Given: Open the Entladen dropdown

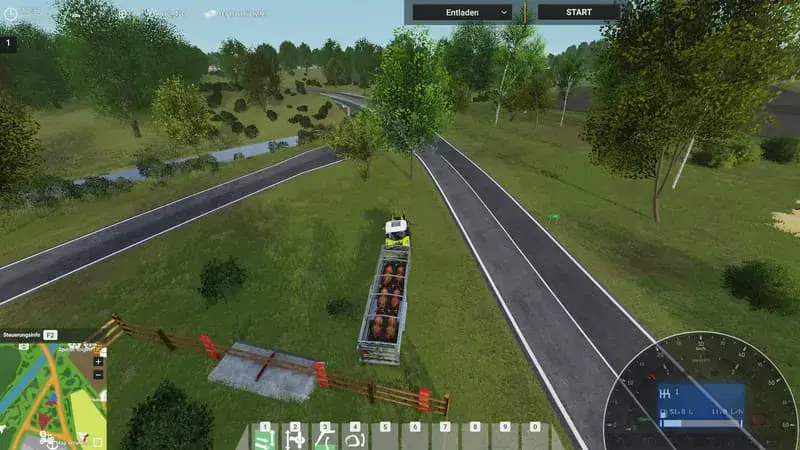Looking at the screenshot, I should pyautogui.click(x=462, y=12).
